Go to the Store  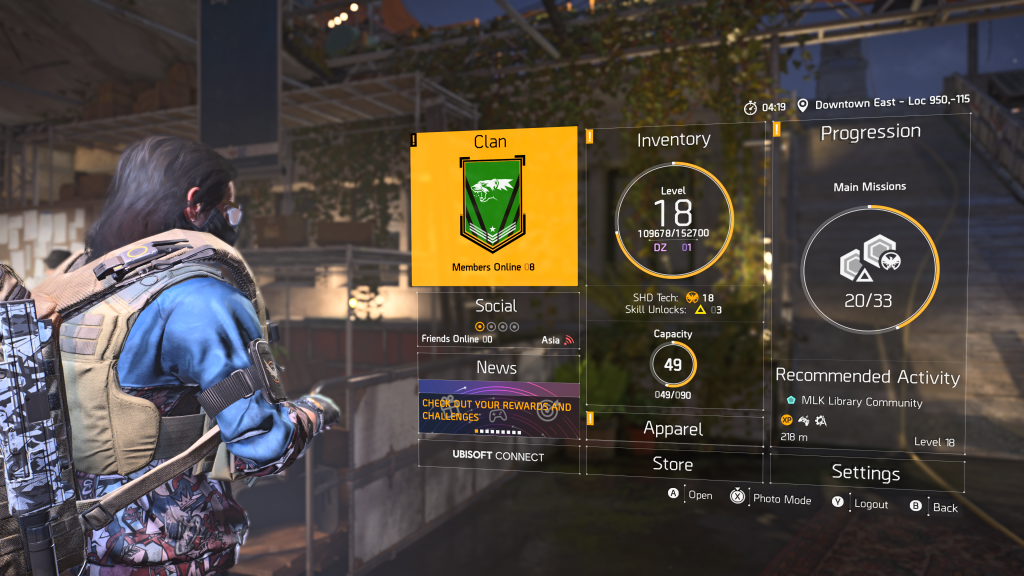[673, 464]
